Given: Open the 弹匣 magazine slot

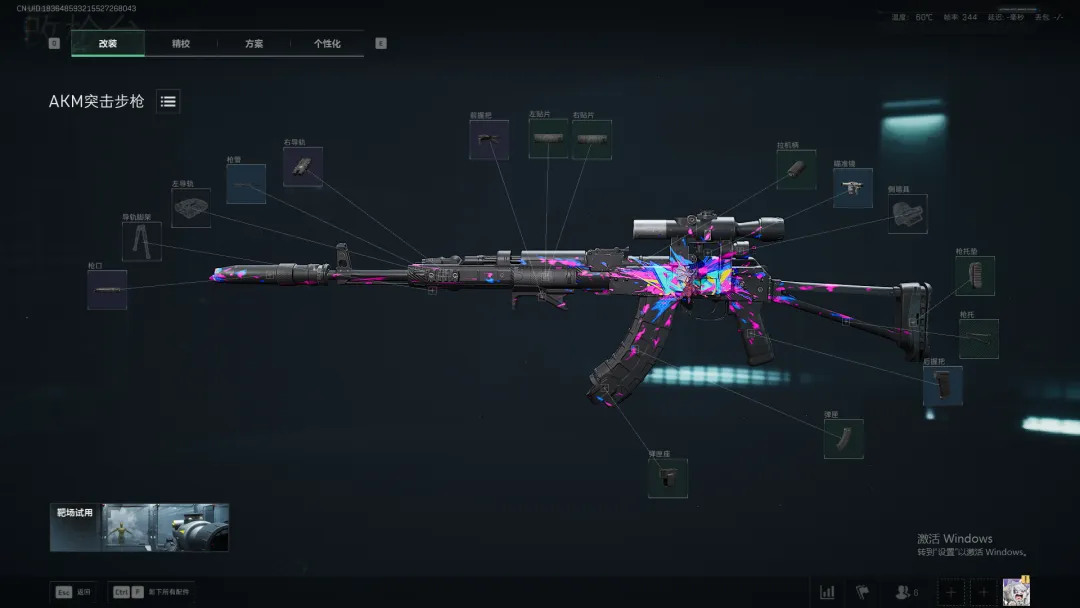Looking at the screenshot, I should [843, 439].
